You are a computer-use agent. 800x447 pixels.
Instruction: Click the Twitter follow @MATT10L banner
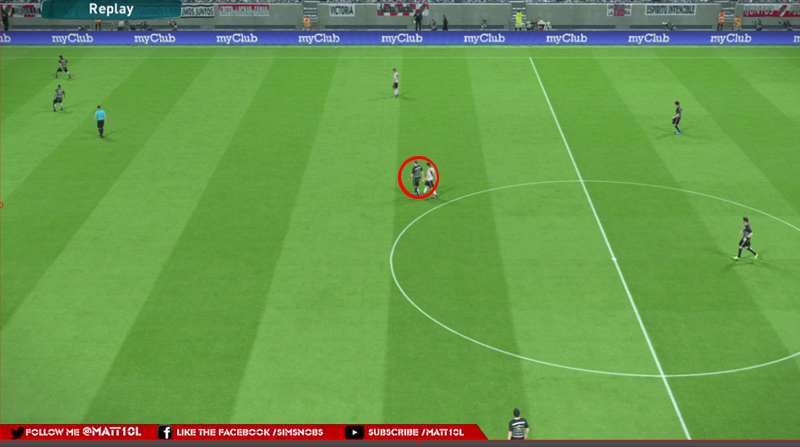(x=77, y=432)
